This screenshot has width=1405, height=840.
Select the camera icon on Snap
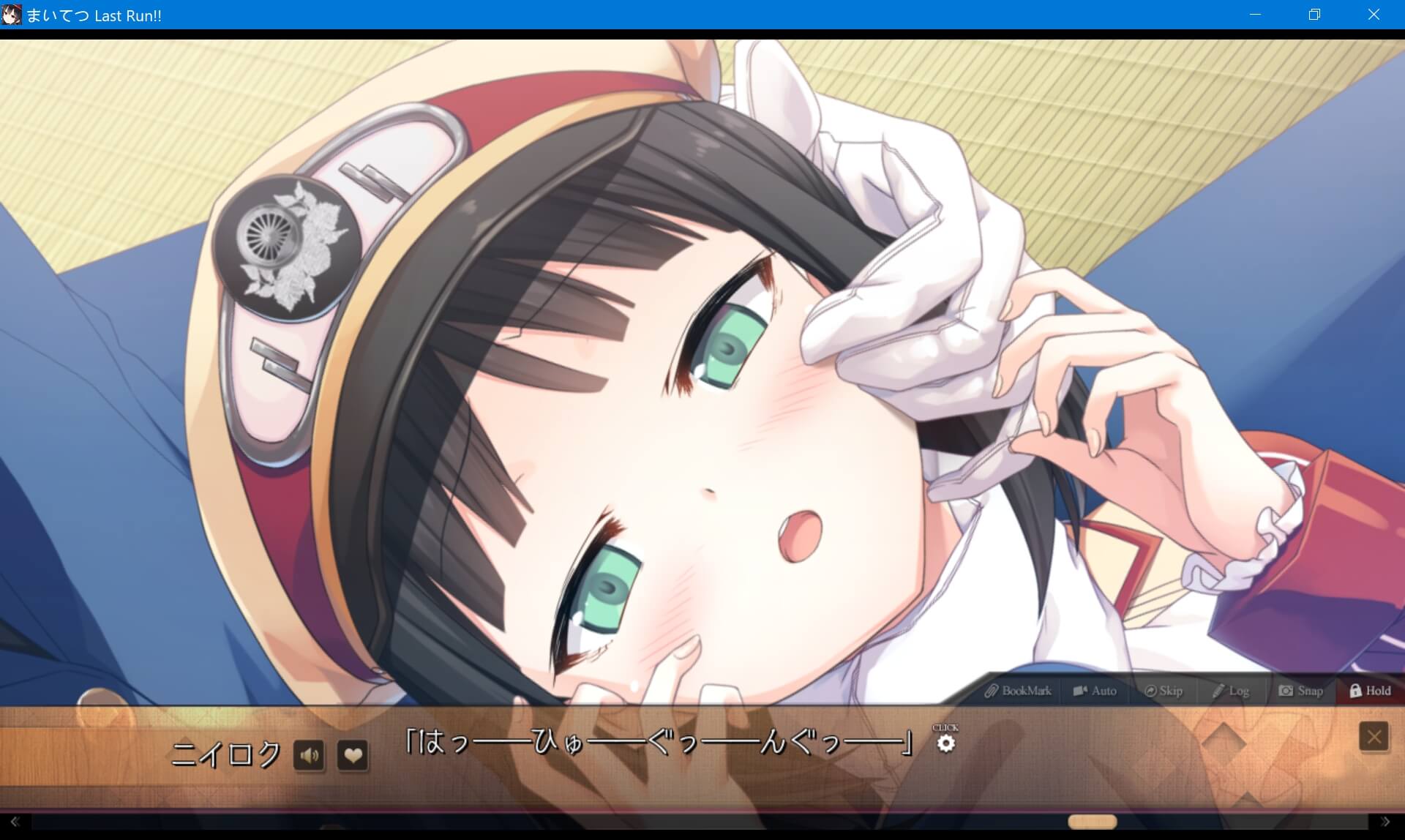tap(1286, 690)
